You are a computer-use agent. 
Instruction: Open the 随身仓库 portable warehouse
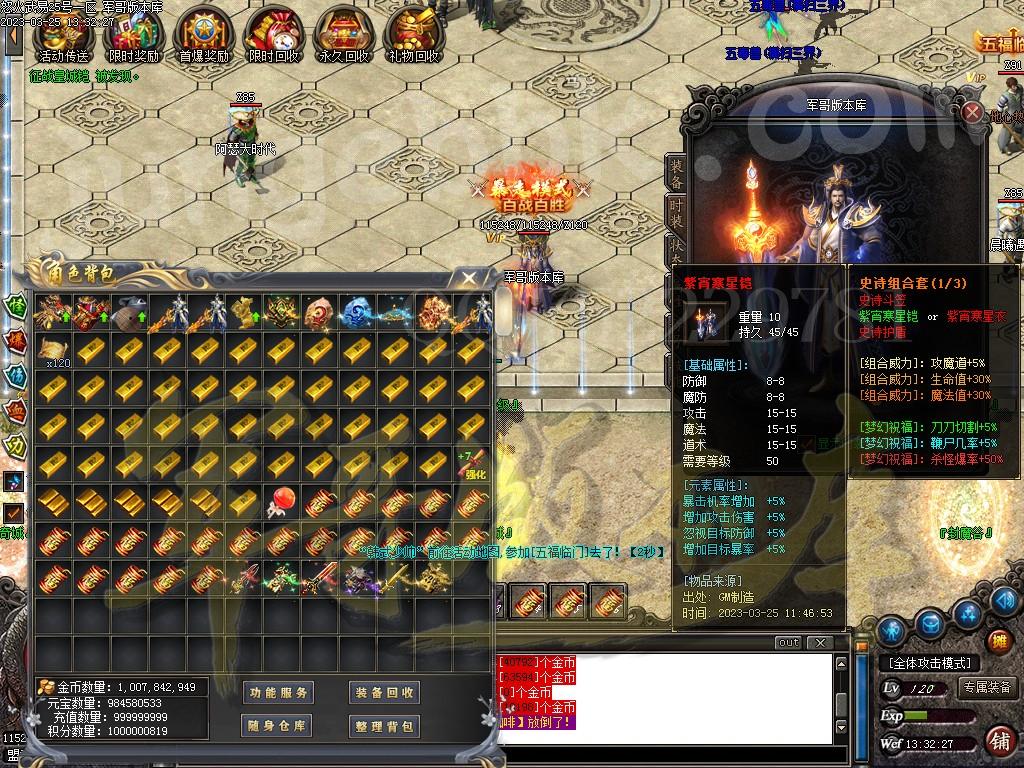277,725
